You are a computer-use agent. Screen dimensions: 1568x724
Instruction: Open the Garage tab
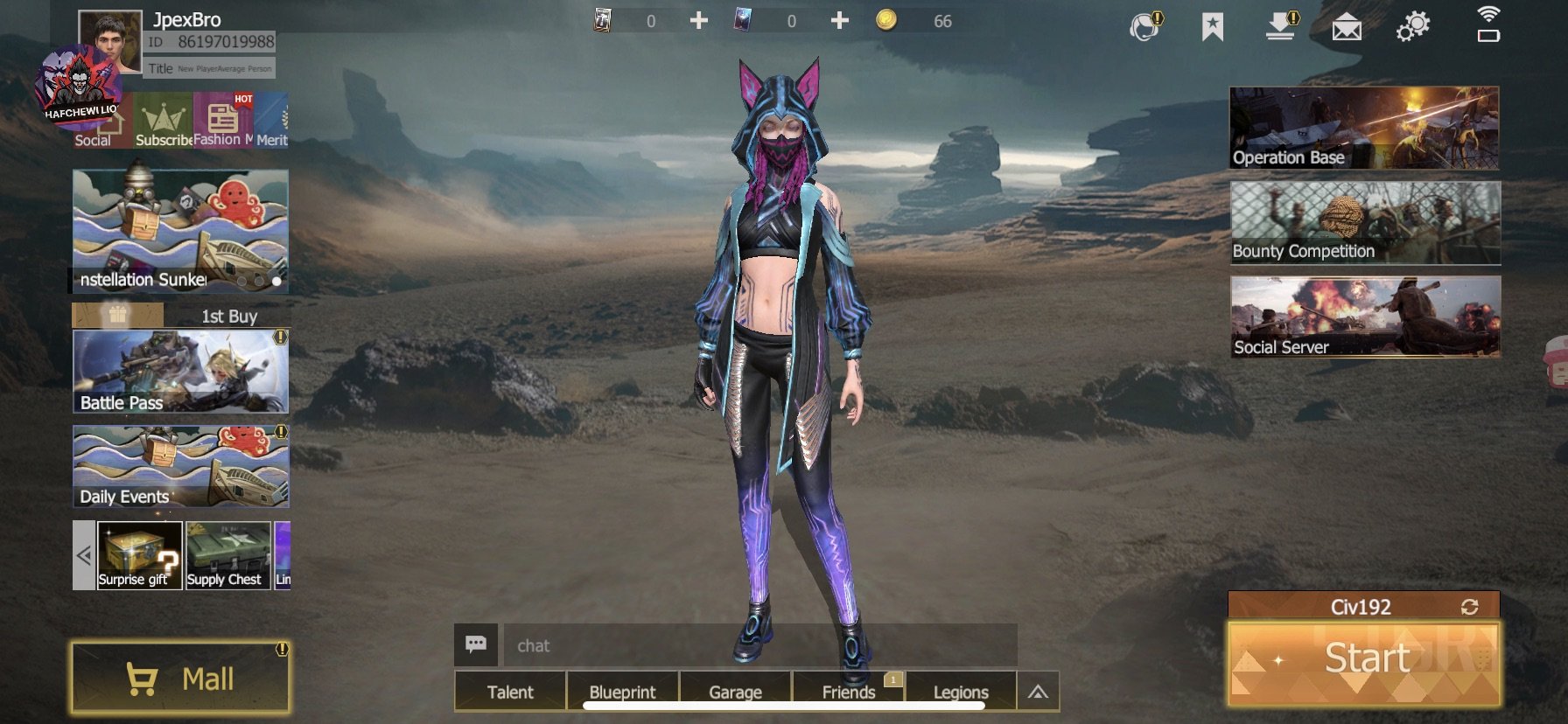point(735,692)
